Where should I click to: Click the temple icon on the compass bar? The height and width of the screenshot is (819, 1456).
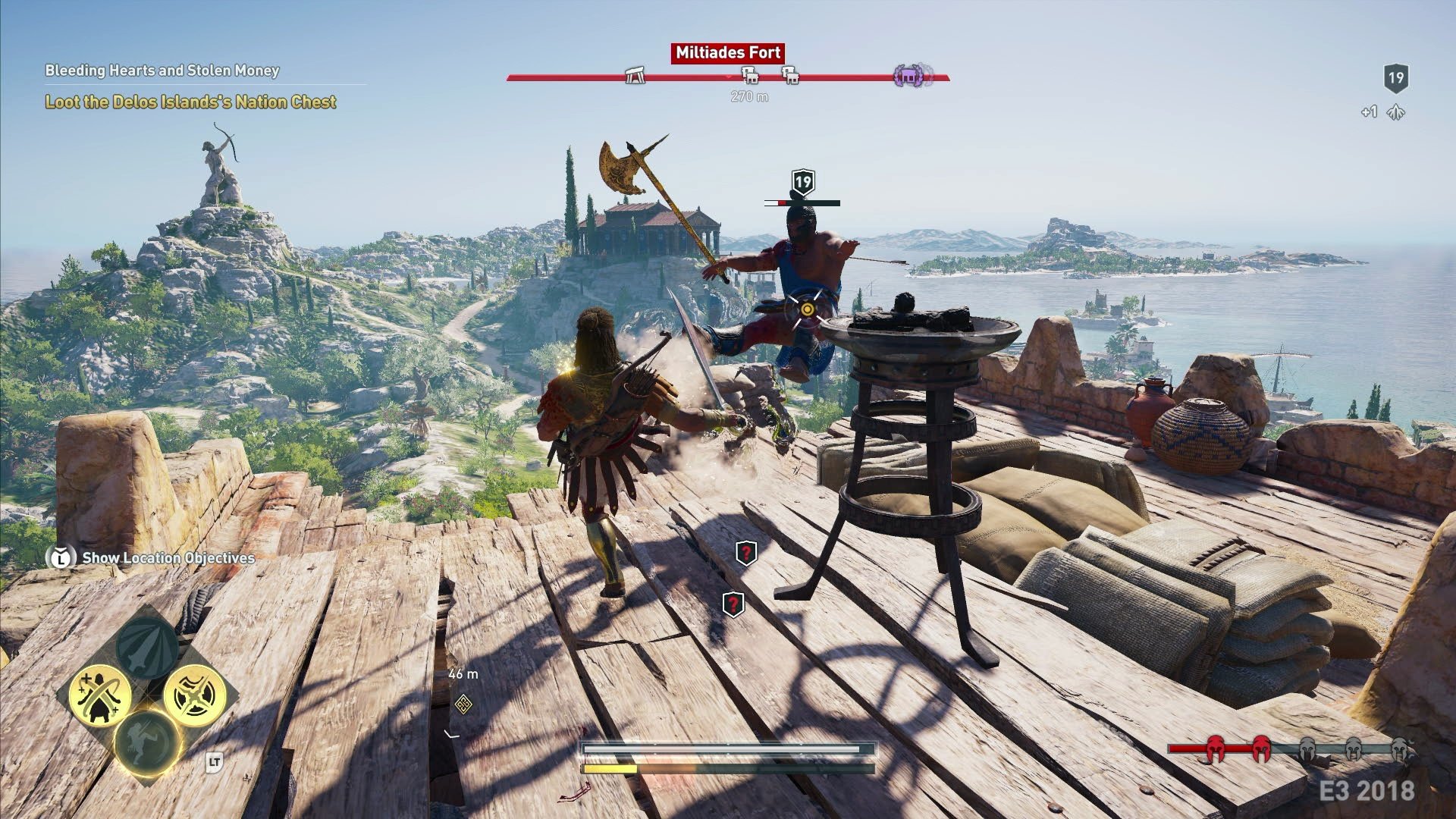(x=634, y=77)
